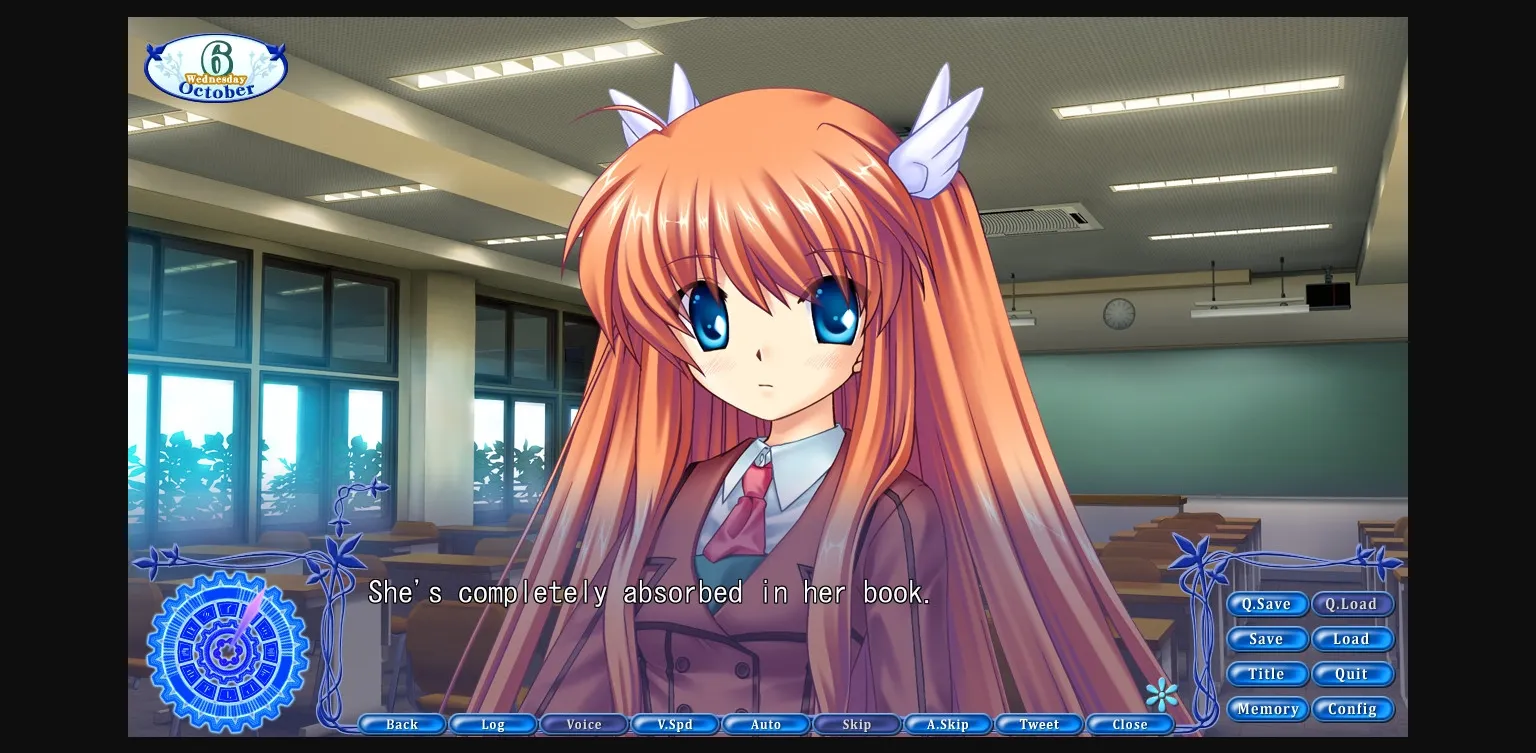This screenshot has height=753, width=1536.
Task: Click the small flower sprite near the buttons
Action: 1162,694
